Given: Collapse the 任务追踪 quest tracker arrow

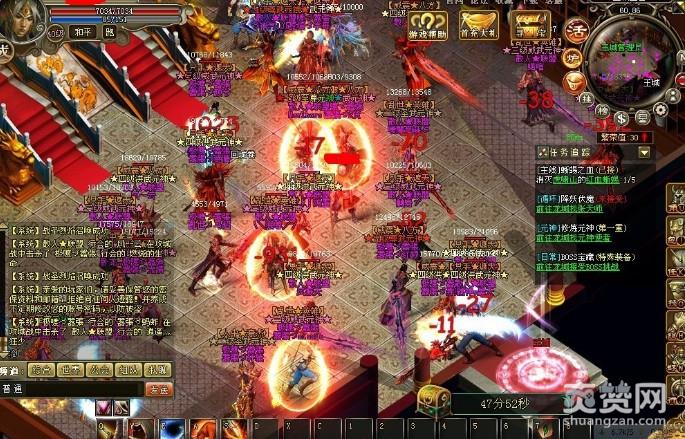Looking at the screenshot, I should [645, 153].
